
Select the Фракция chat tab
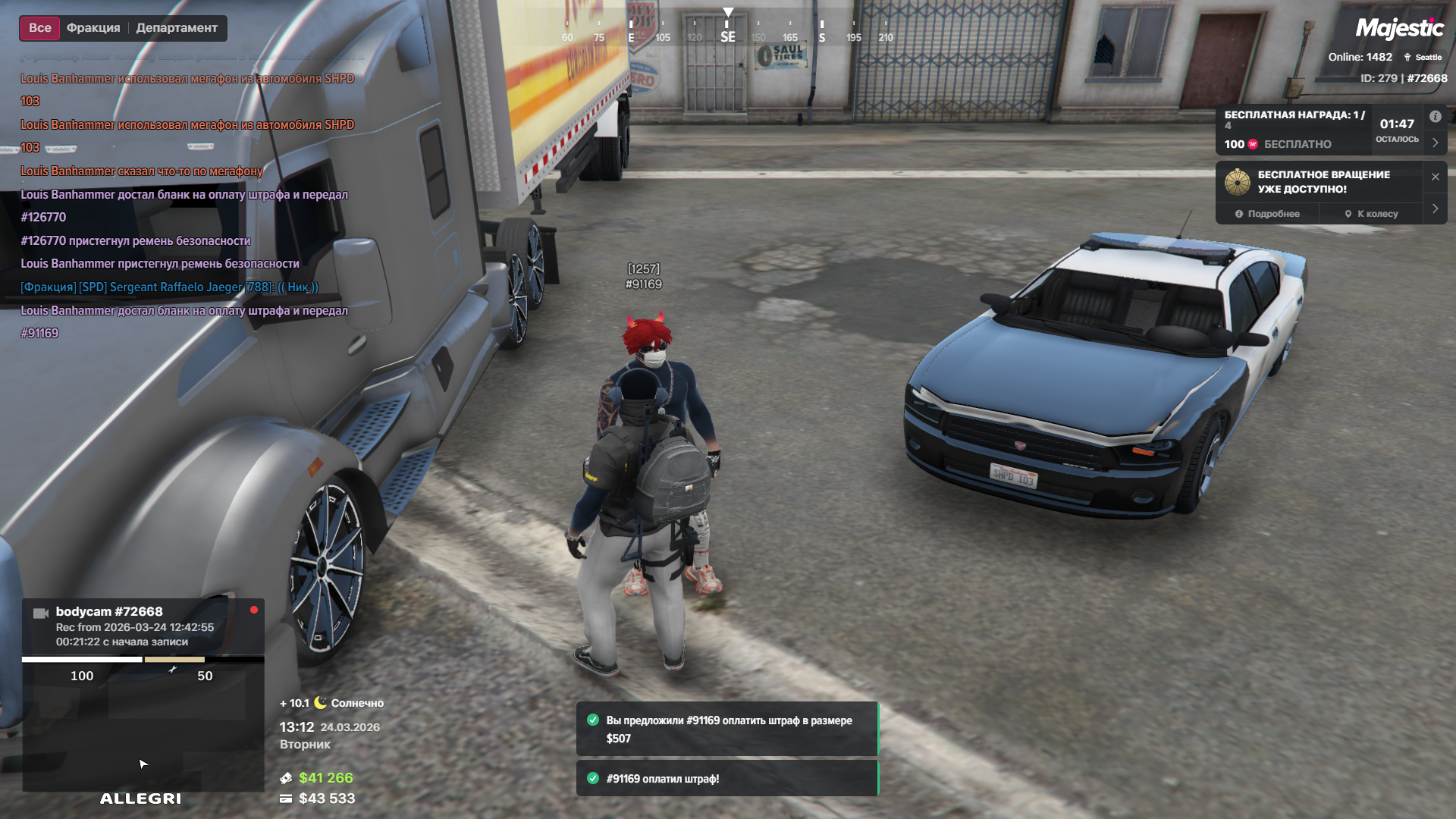coord(93,28)
